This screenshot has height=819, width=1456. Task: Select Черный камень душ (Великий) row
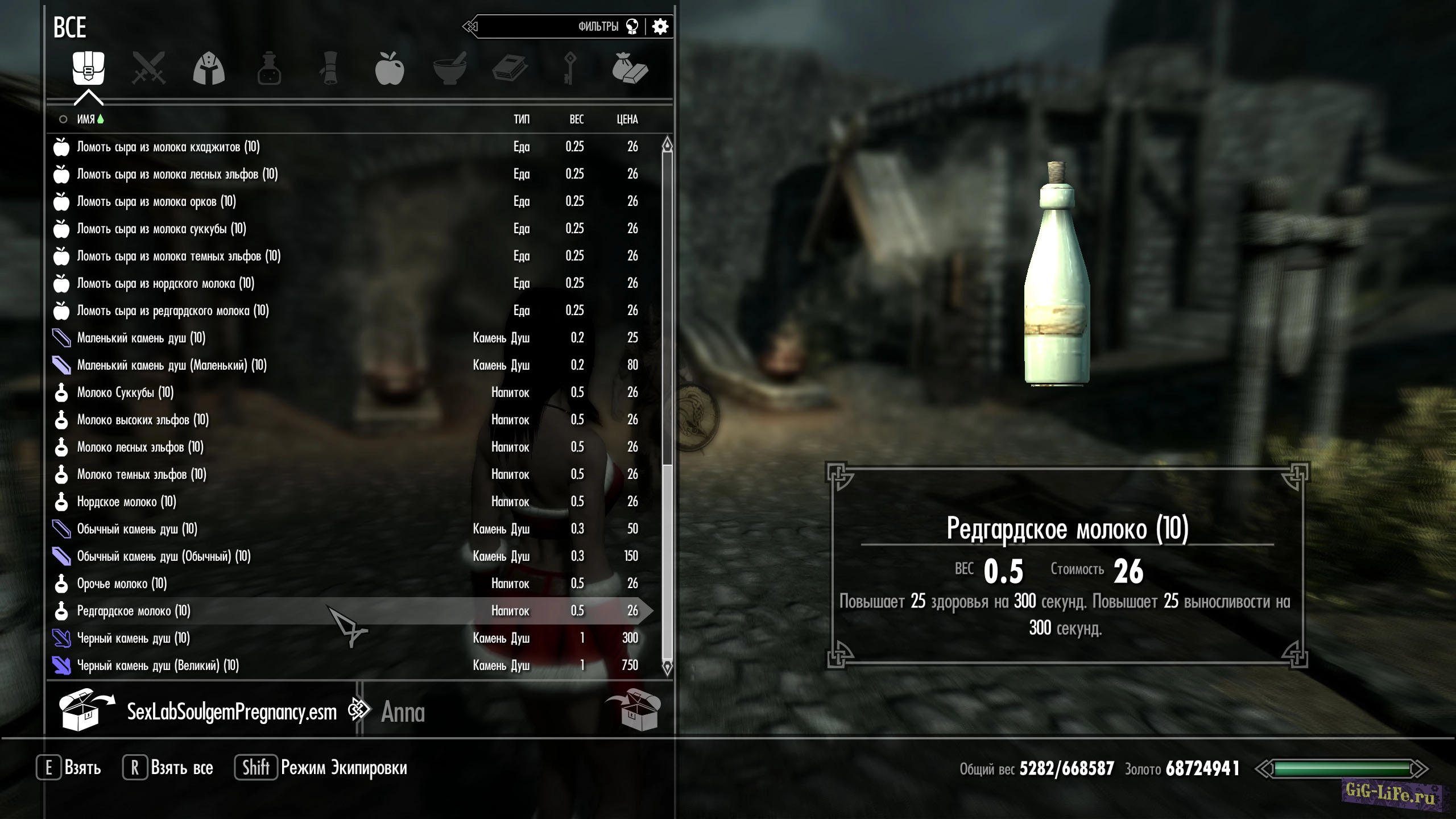point(158,665)
